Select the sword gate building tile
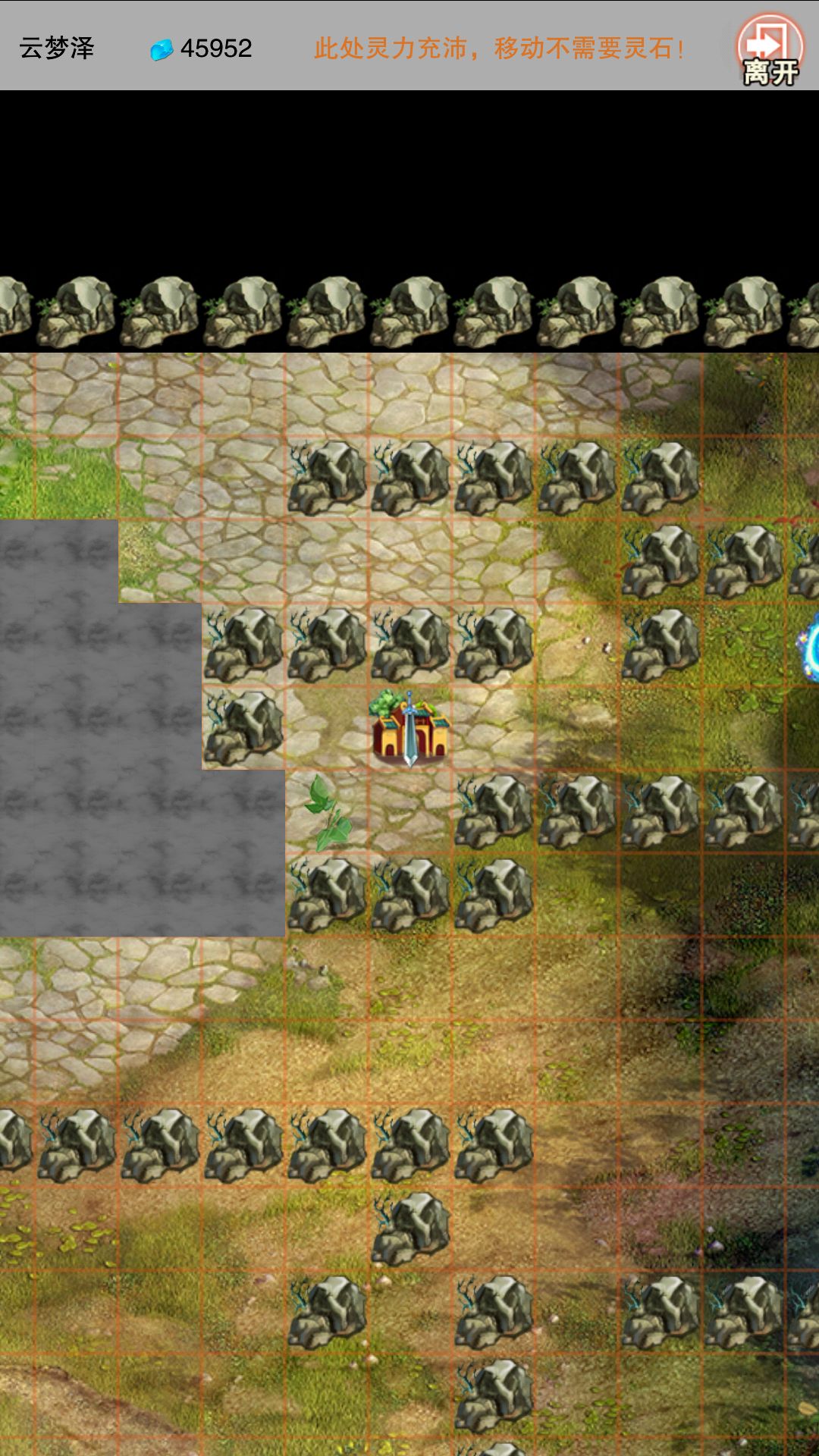Viewport: 819px width, 1456px height. pyautogui.click(x=409, y=730)
